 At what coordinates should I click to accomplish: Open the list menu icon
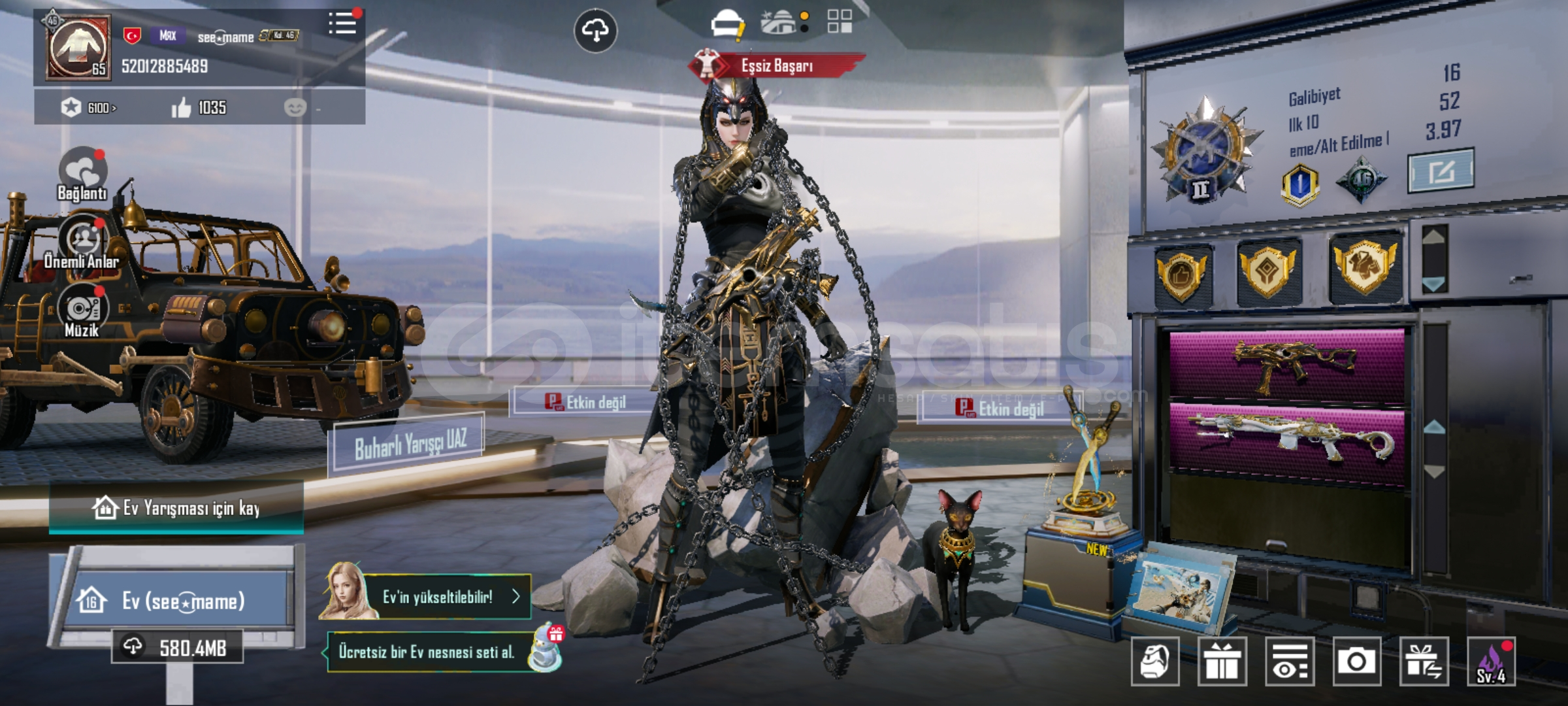click(342, 24)
